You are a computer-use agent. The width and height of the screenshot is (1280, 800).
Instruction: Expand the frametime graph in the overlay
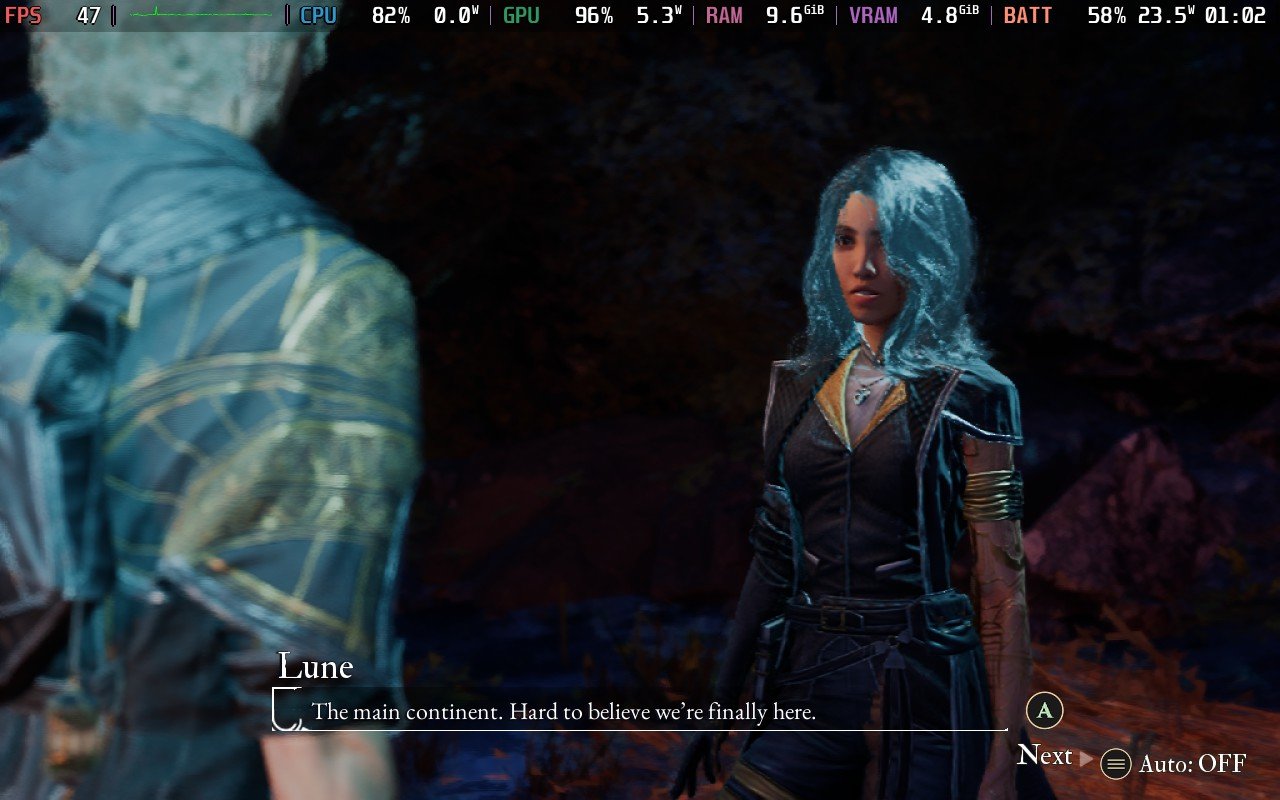200,15
